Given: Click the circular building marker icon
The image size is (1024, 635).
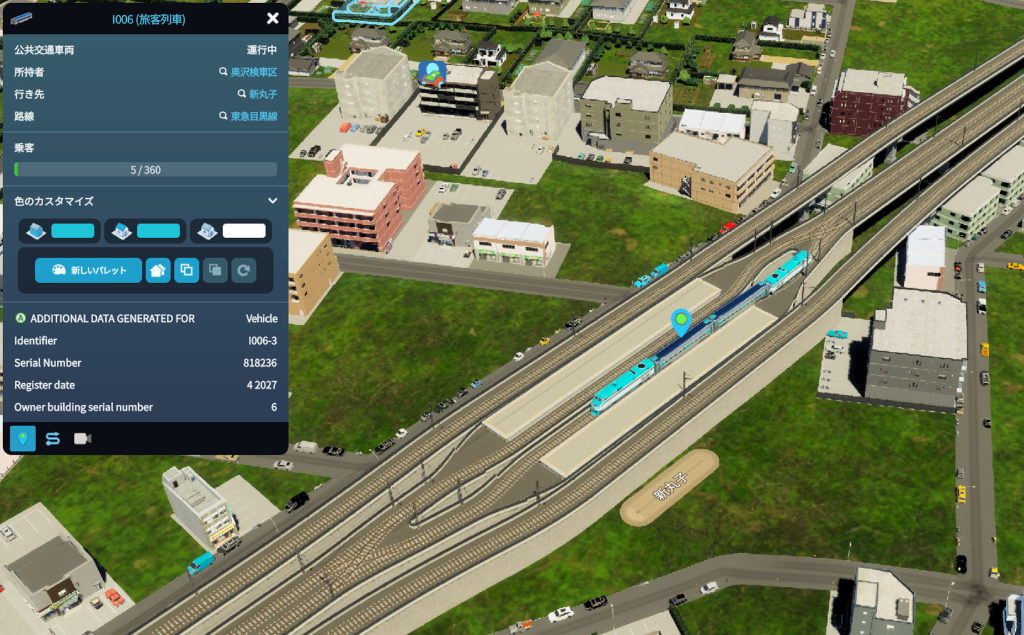Looking at the screenshot, I should [432, 73].
